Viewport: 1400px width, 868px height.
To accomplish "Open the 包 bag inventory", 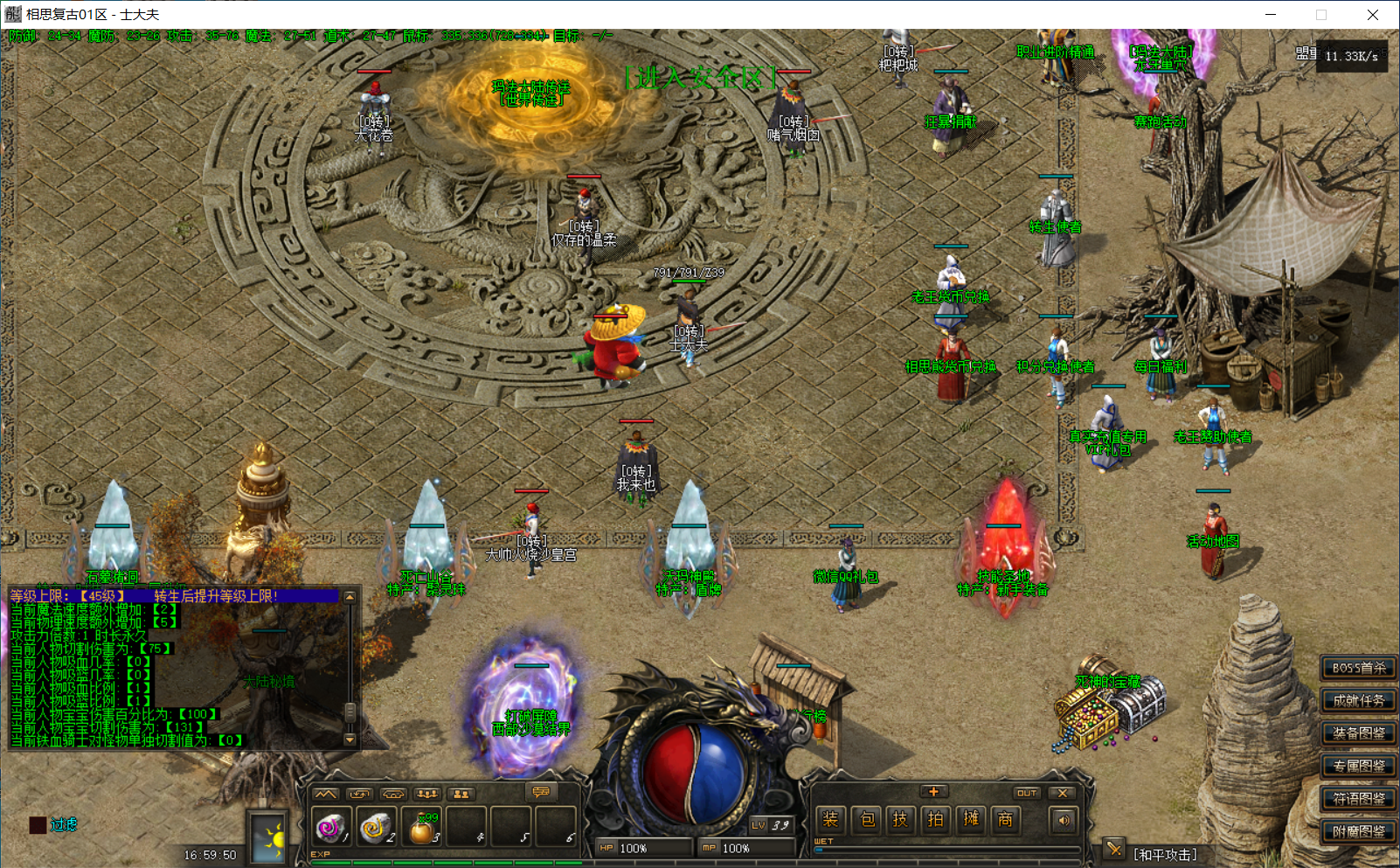I will (x=867, y=819).
